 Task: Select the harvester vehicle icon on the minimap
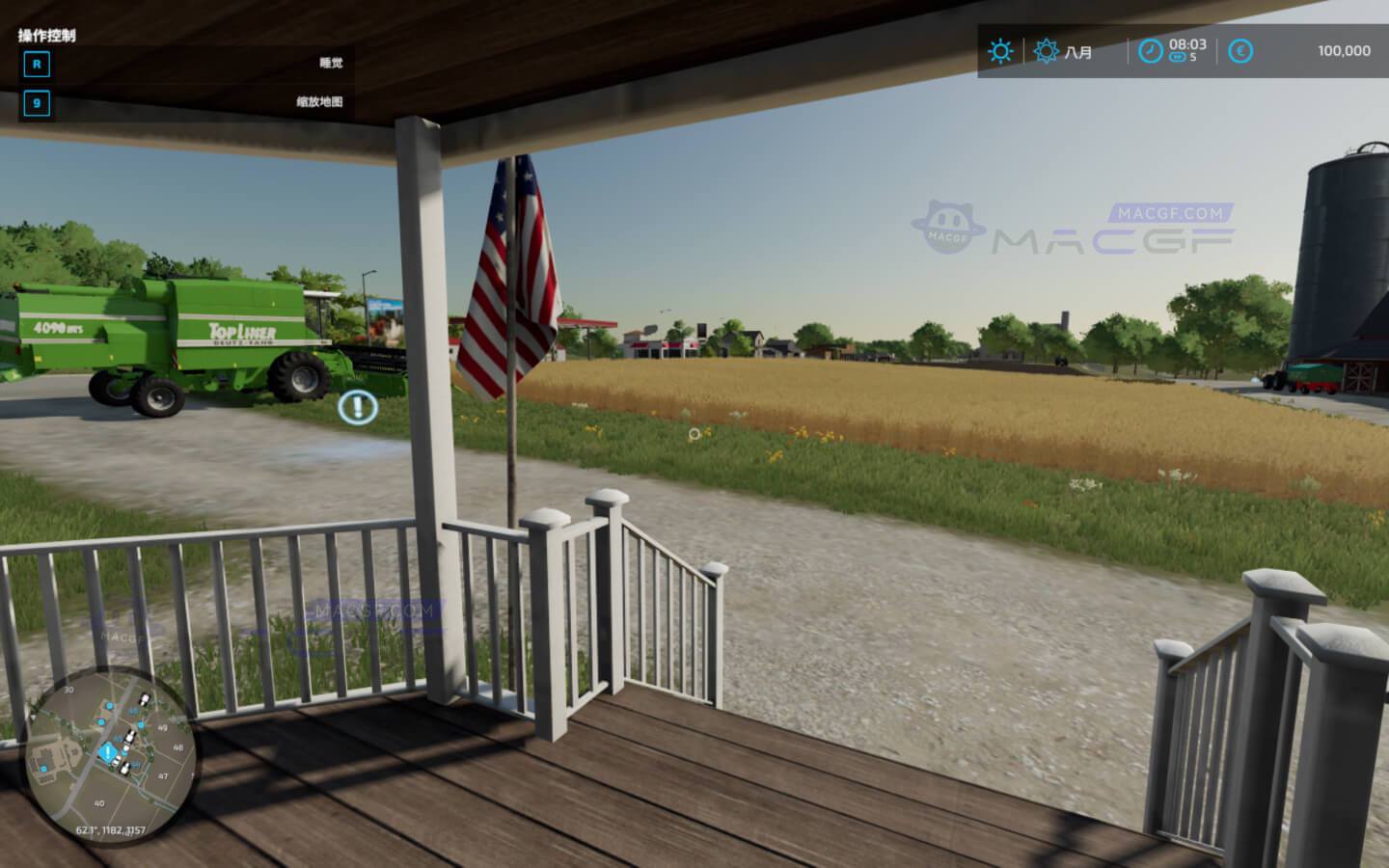[x=145, y=697]
